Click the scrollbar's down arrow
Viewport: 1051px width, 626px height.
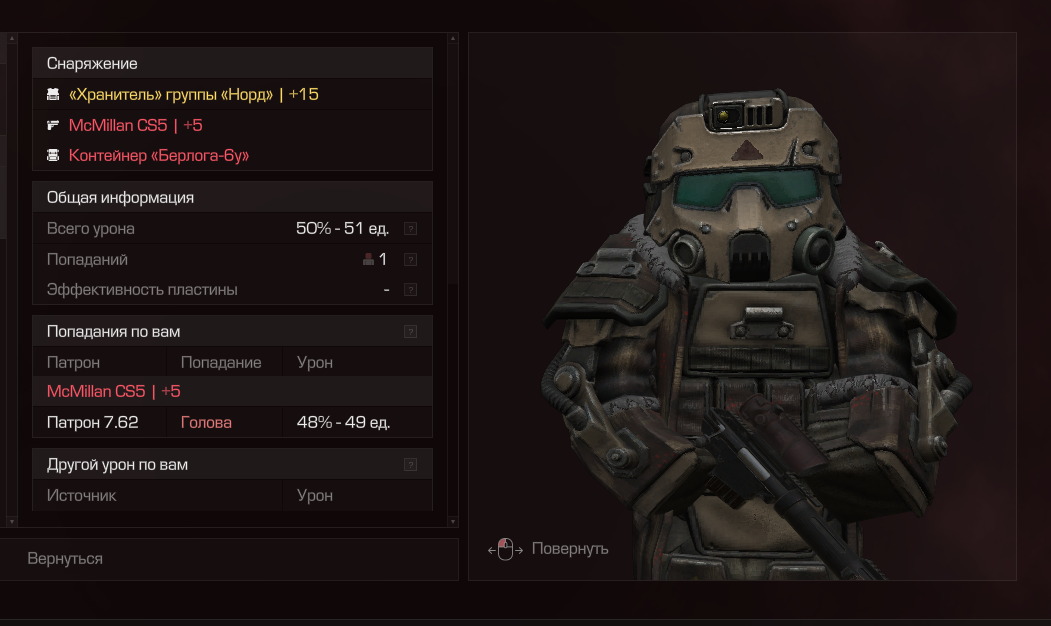click(452, 521)
